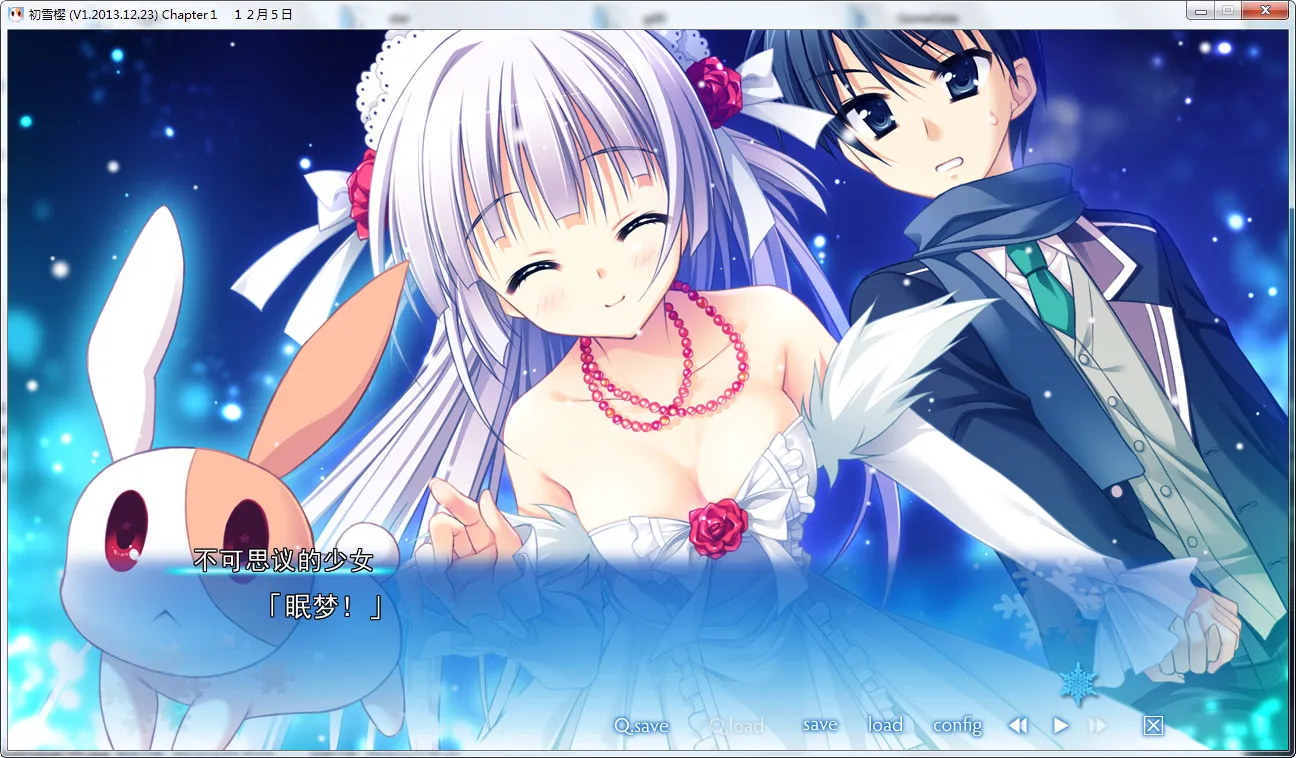Open the config settings
This screenshot has height=758, width=1296.
point(957,726)
